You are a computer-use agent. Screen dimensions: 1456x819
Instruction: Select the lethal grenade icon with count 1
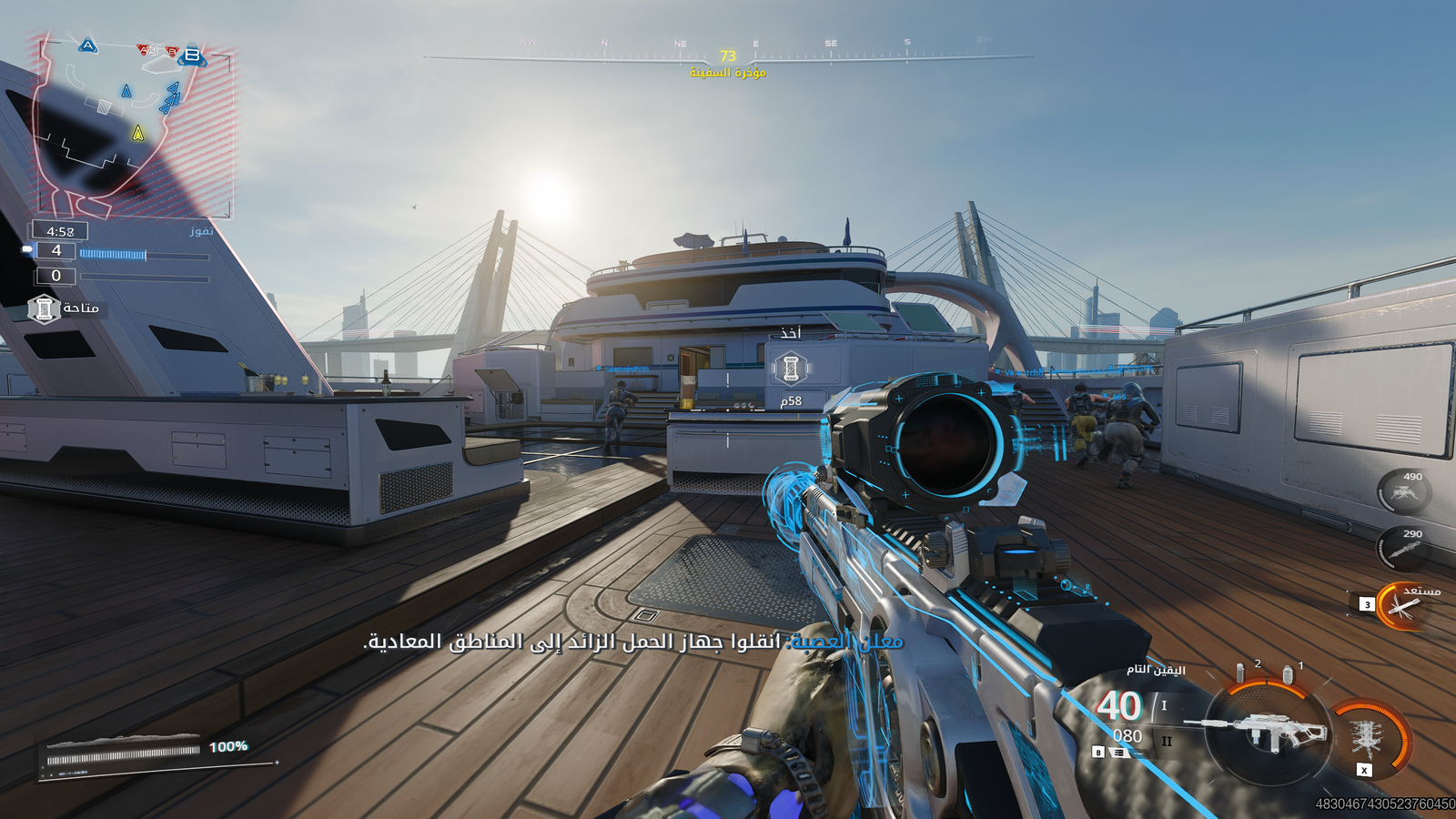click(1288, 674)
